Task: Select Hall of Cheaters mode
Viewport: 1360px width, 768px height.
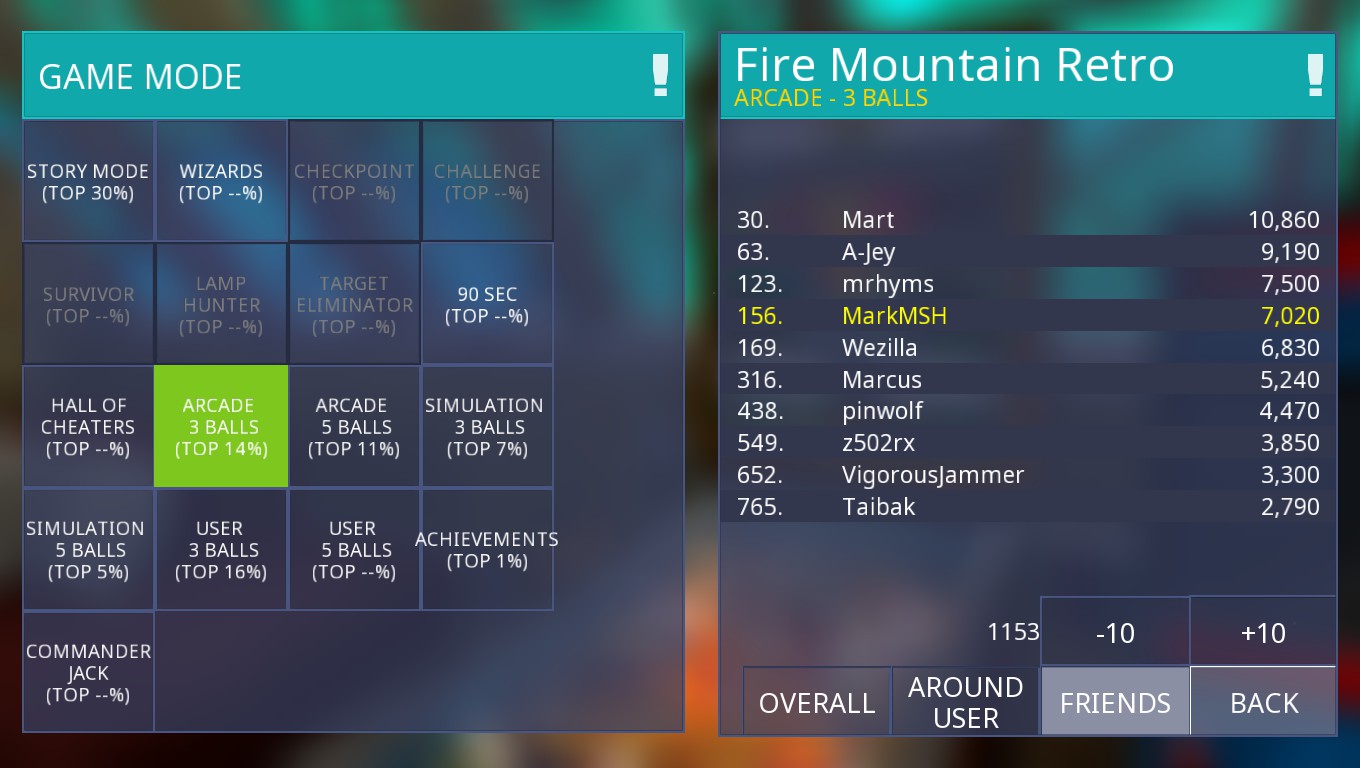Action: tap(88, 427)
